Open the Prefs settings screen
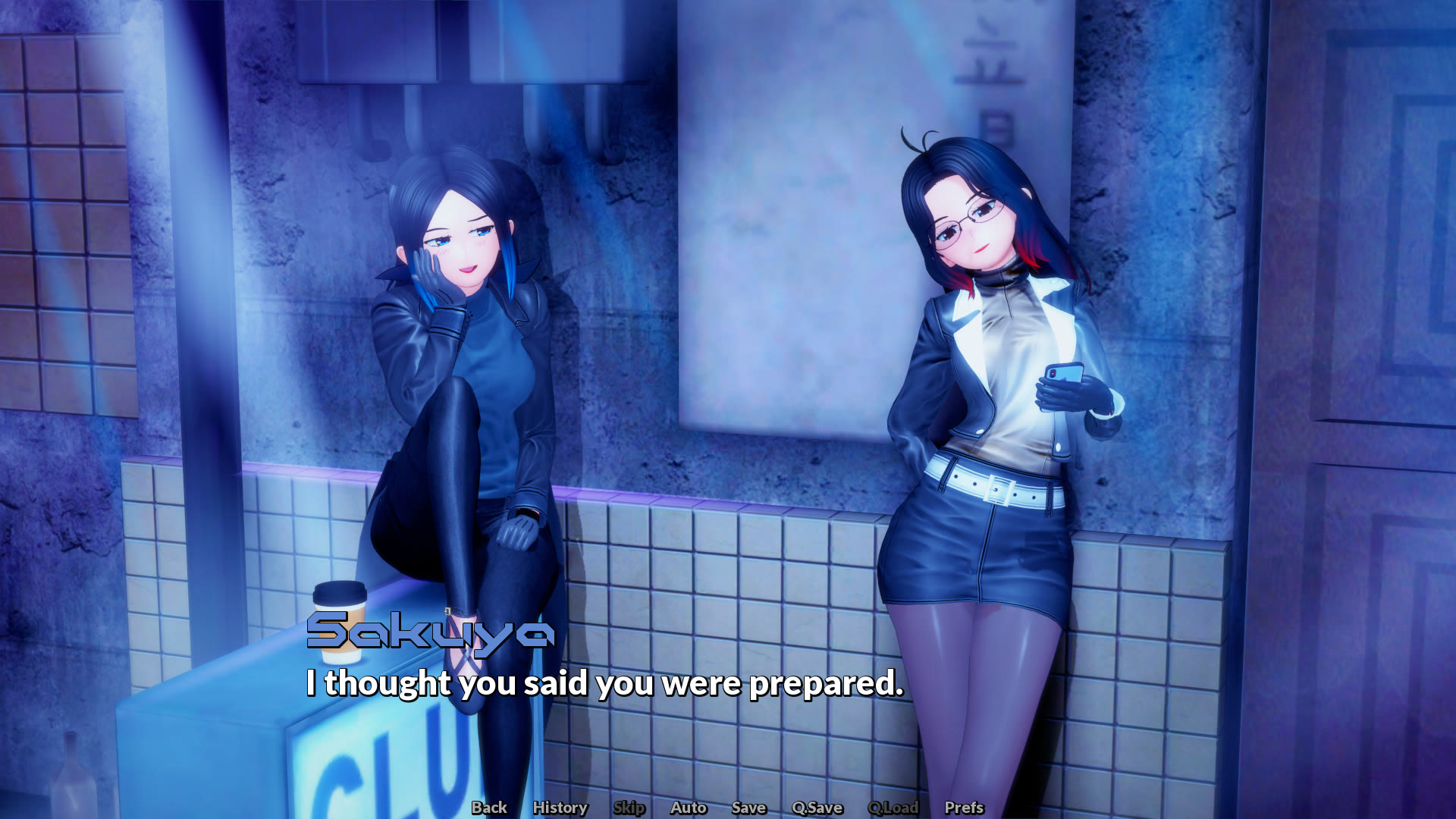 click(963, 808)
